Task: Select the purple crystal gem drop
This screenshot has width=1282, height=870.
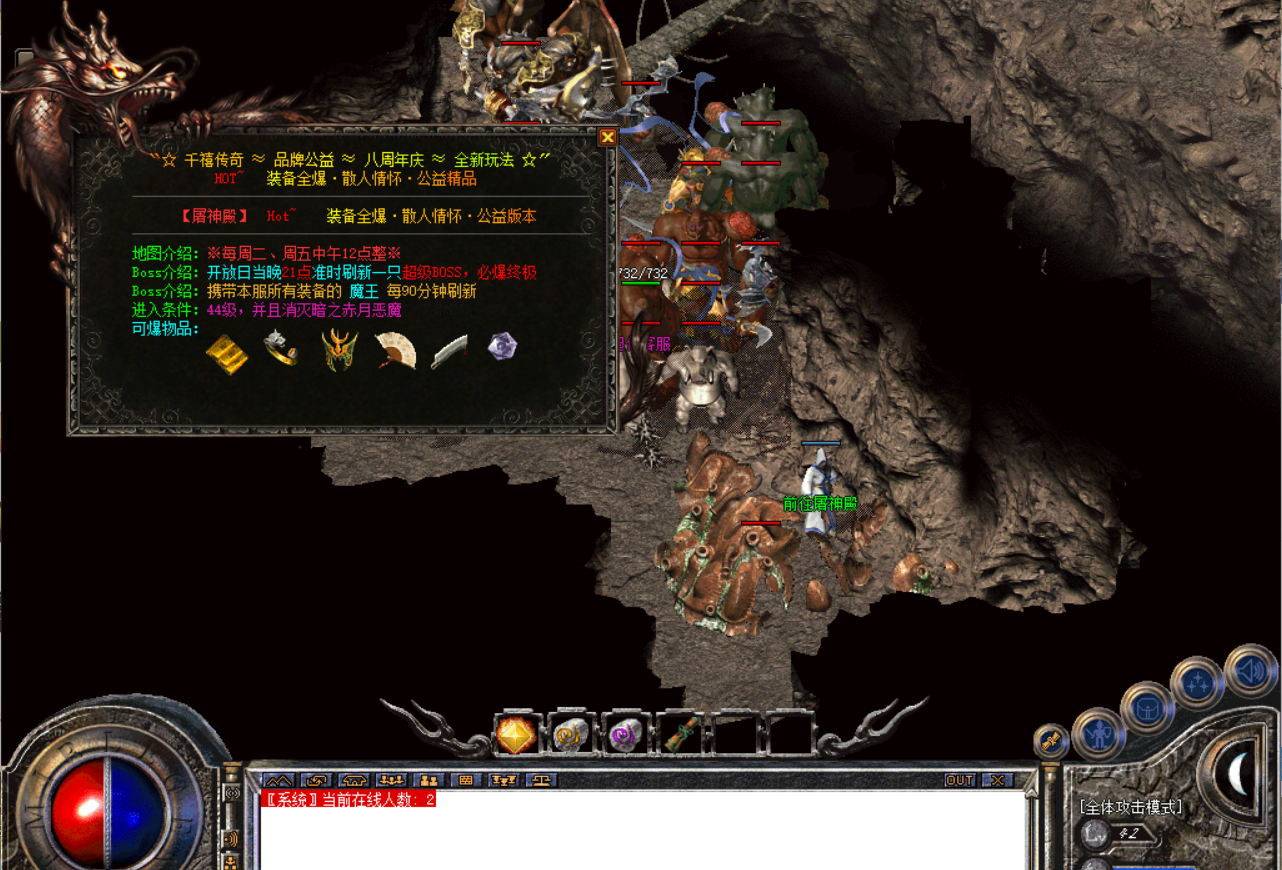Action: click(502, 347)
